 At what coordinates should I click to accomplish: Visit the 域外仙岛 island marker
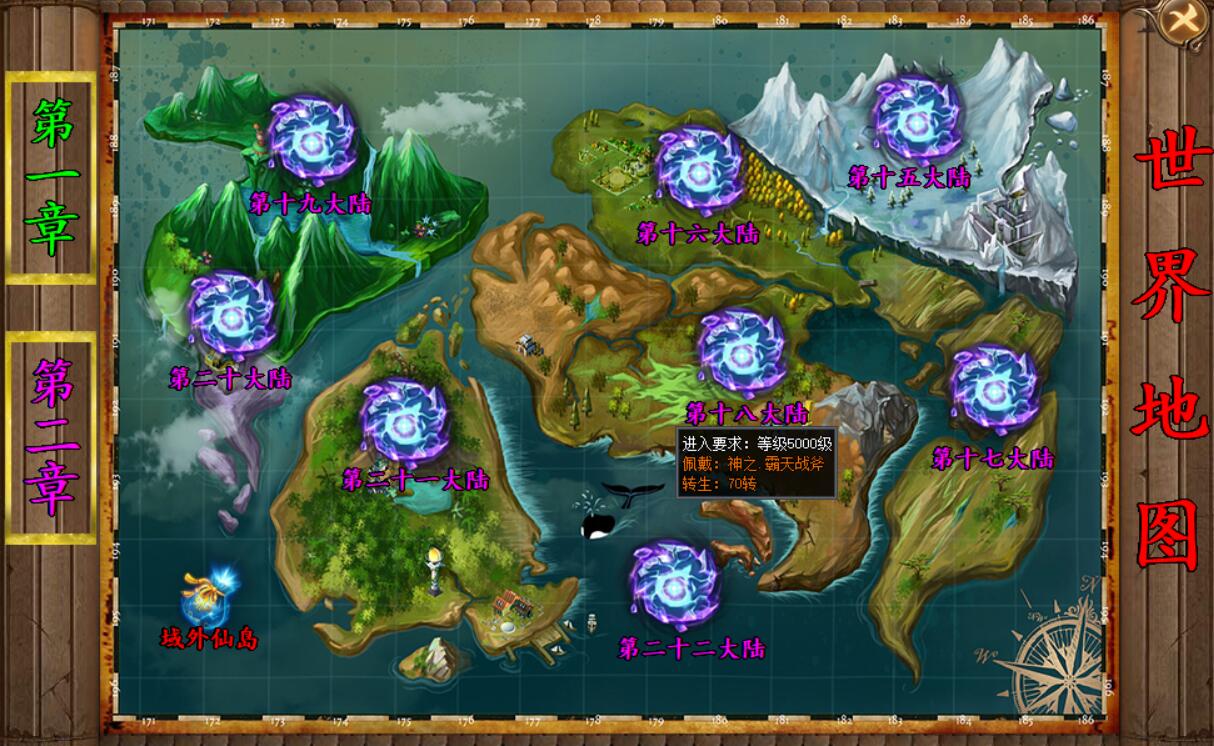pyautogui.click(x=207, y=597)
